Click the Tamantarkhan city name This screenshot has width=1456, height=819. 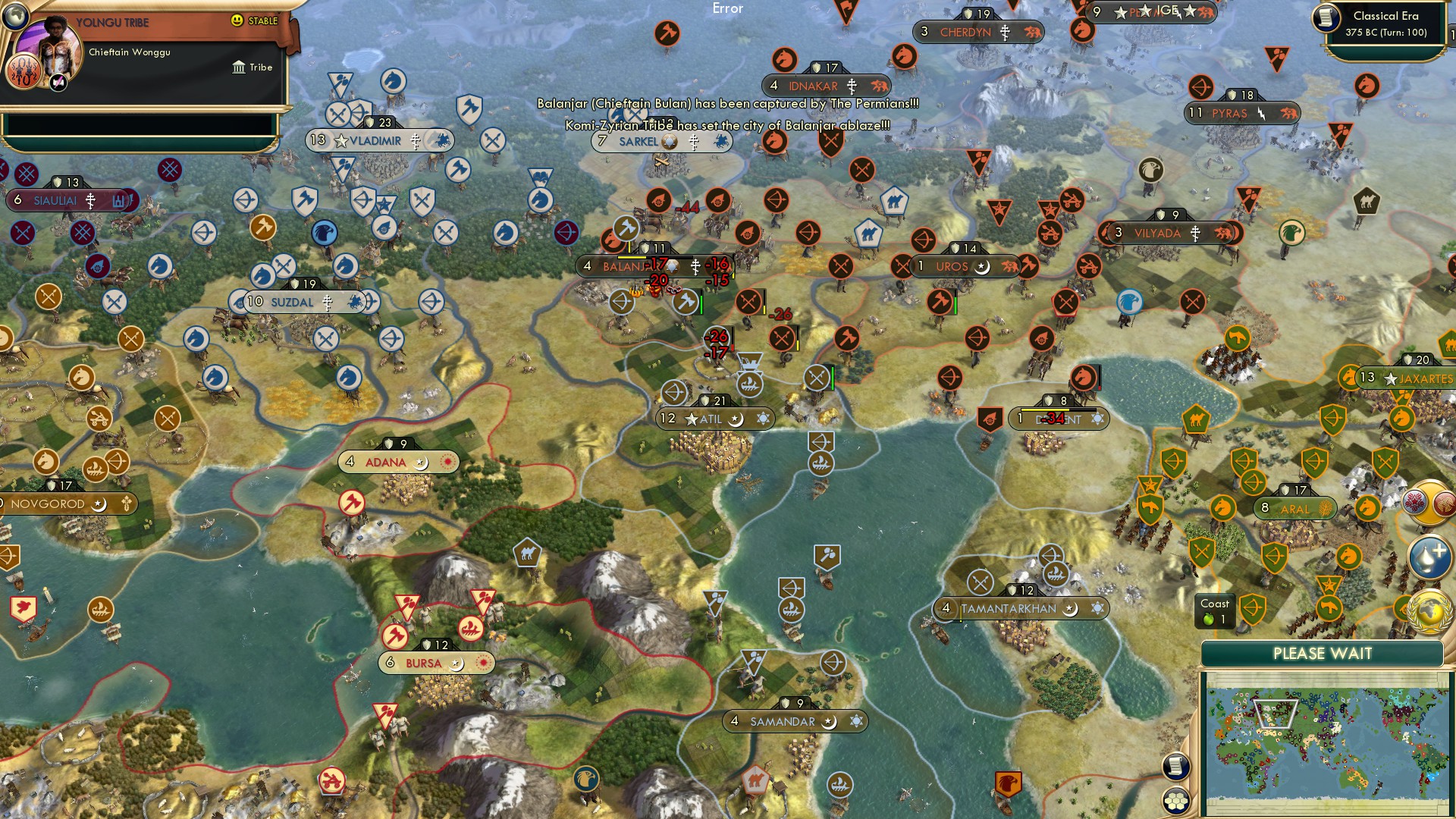[x=1009, y=608]
